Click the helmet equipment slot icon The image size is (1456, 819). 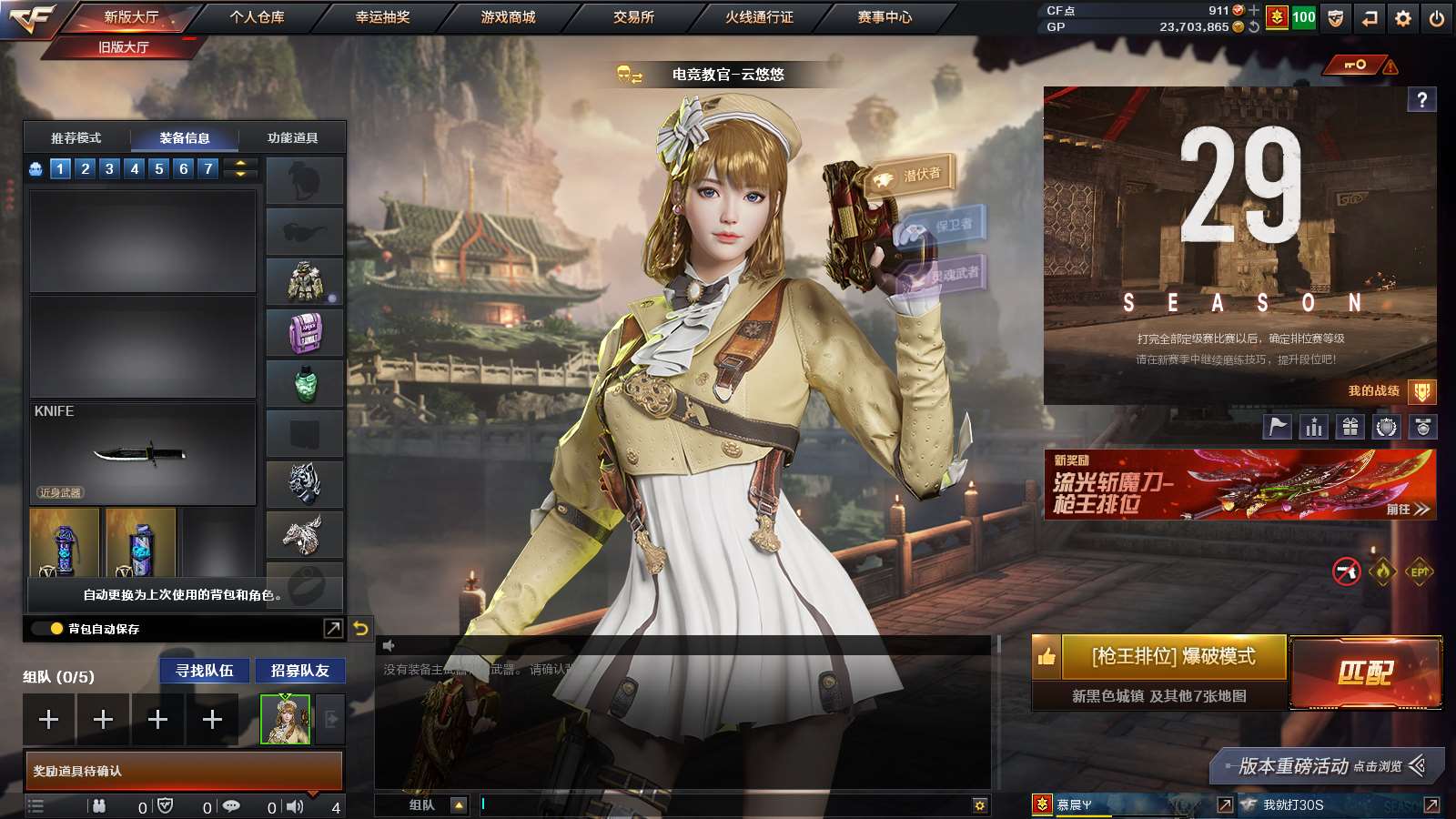(305, 180)
